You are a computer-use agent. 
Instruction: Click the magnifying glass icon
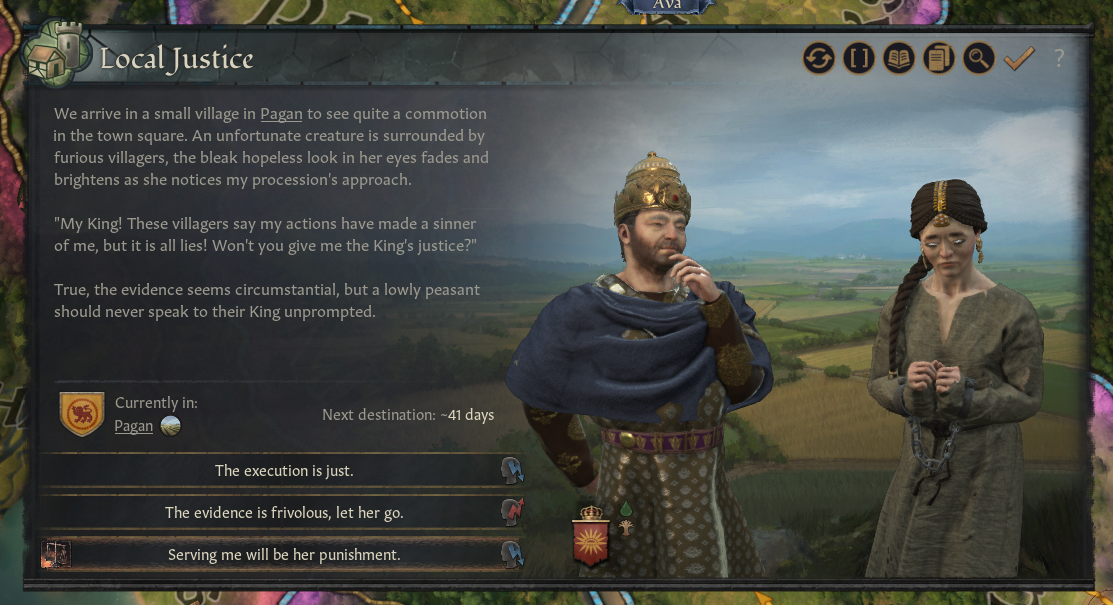point(978,59)
